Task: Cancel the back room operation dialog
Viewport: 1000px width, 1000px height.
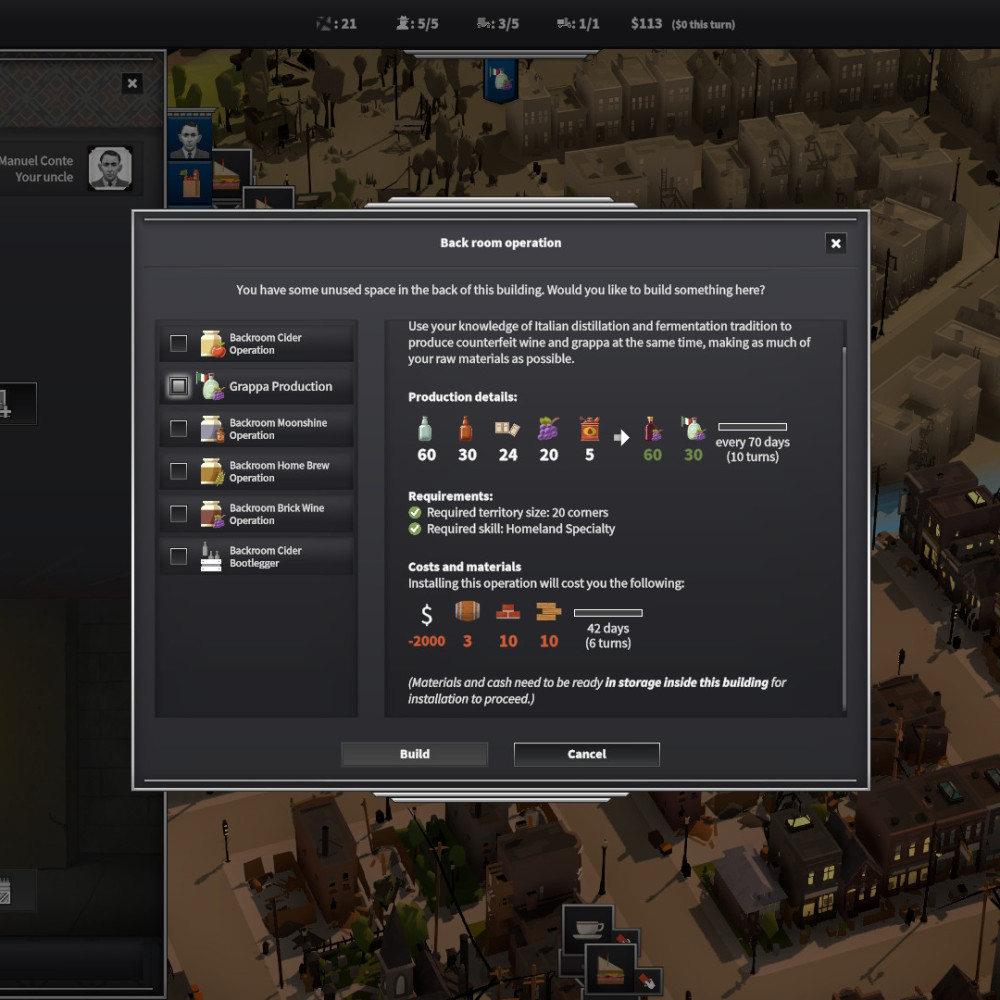Action: tap(586, 754)
